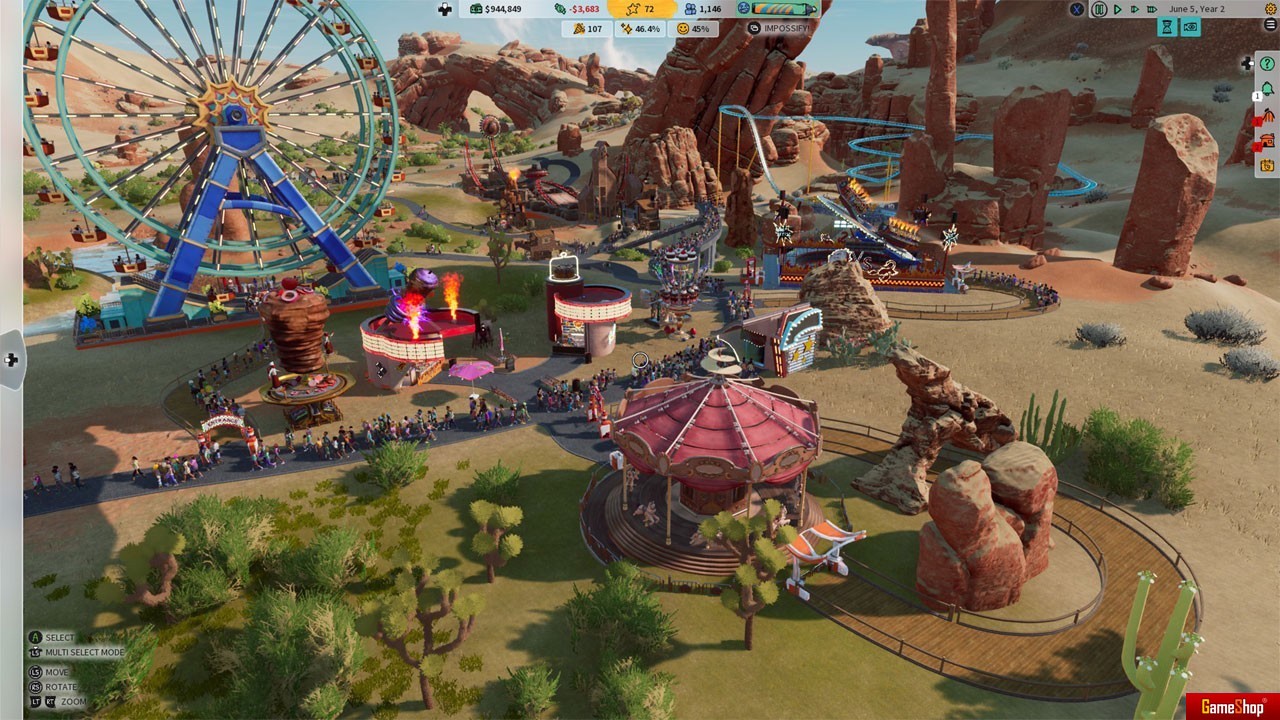Pause the game simulation

(x=1099, y=9)
